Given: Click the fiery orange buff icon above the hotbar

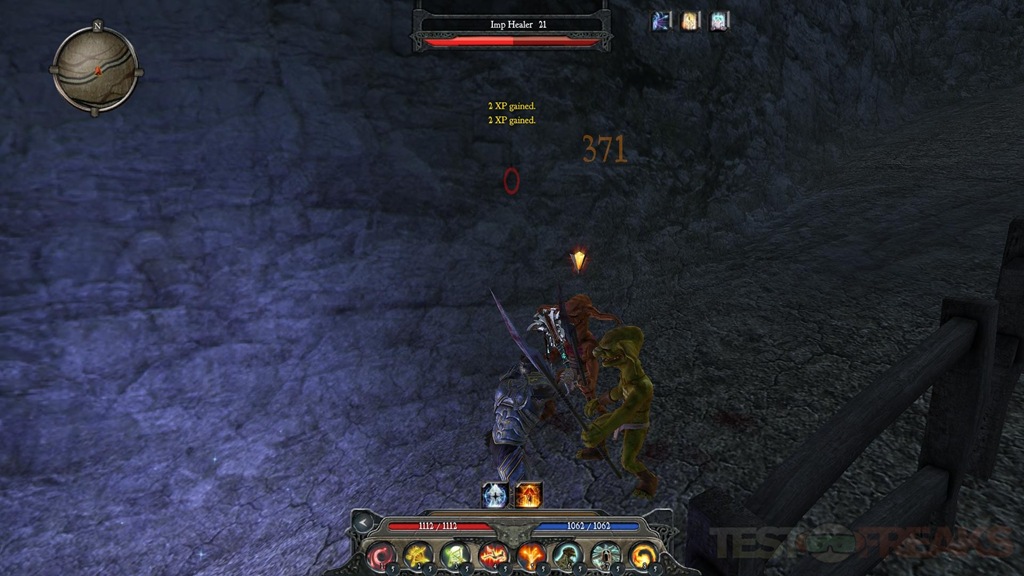Looking at the screenshot, I should [529, 494].
